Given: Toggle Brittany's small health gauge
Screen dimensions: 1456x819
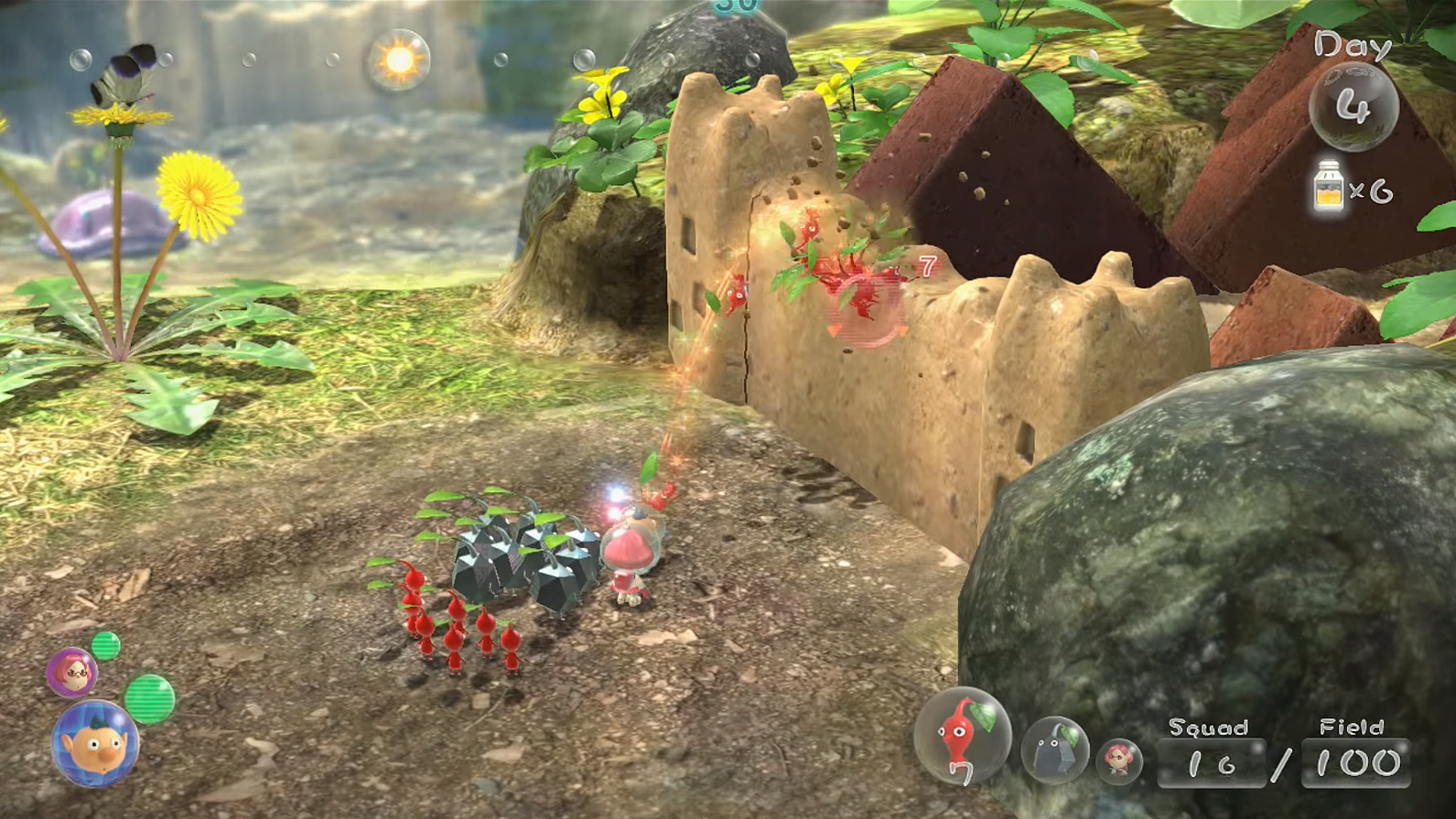Looking at the screenshot, I should [107, 647].
